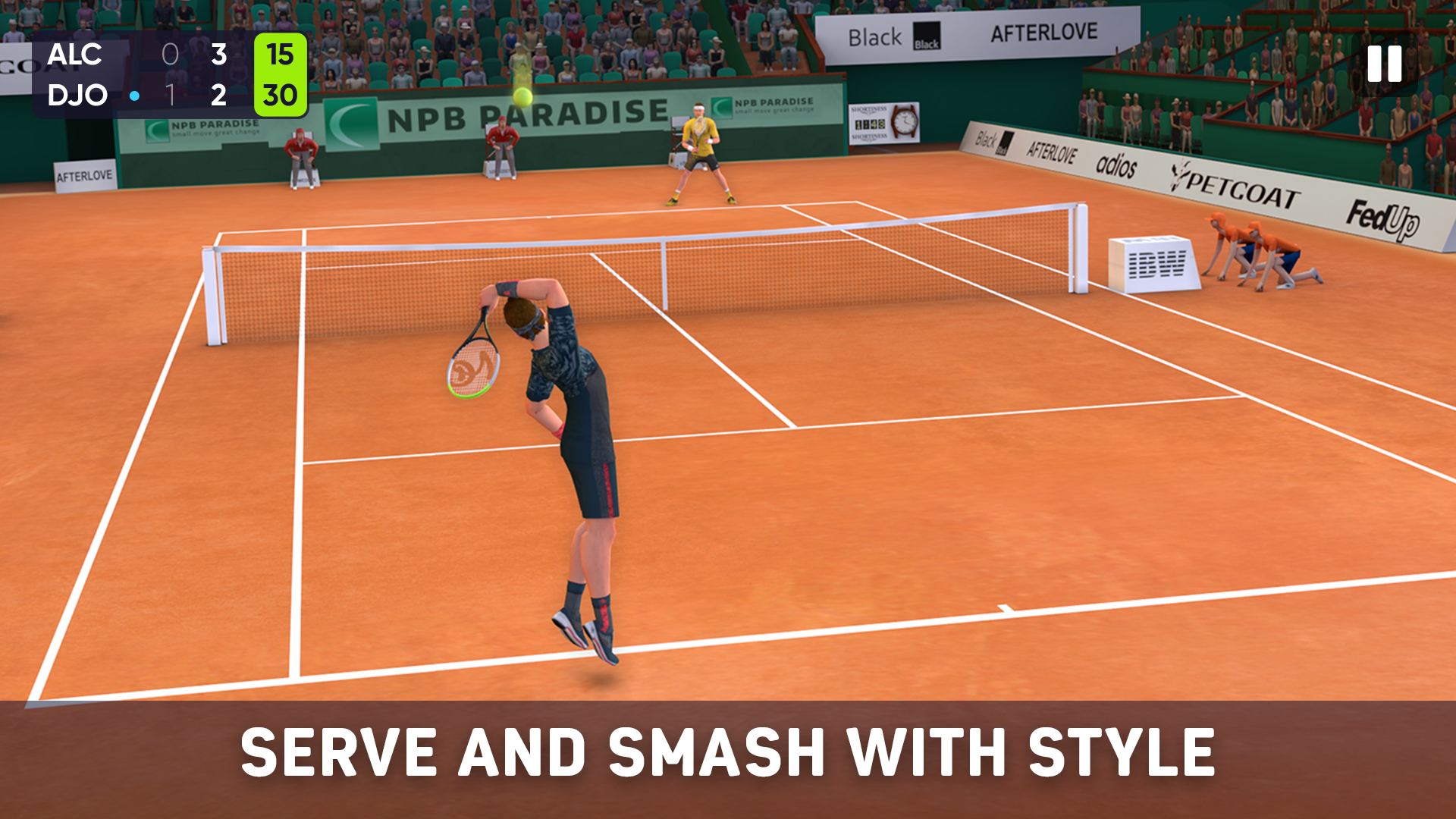Tap the pause icon top right
The height and width of the screenshot is (819, 1456).
pyautogui.click(x=1383, y=65)
